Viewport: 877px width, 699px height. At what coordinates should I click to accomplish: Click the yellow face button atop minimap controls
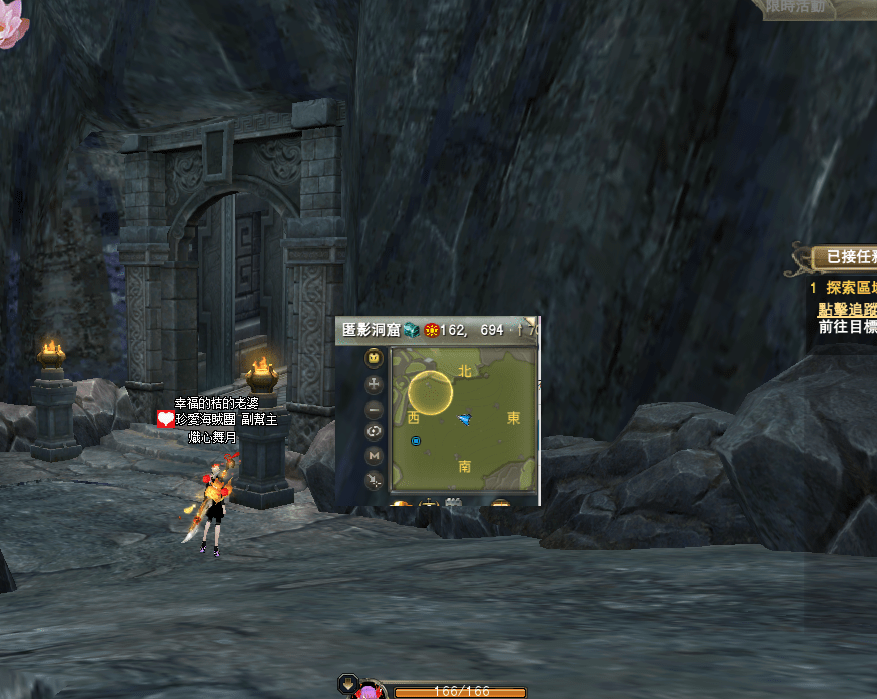(375, 357)
